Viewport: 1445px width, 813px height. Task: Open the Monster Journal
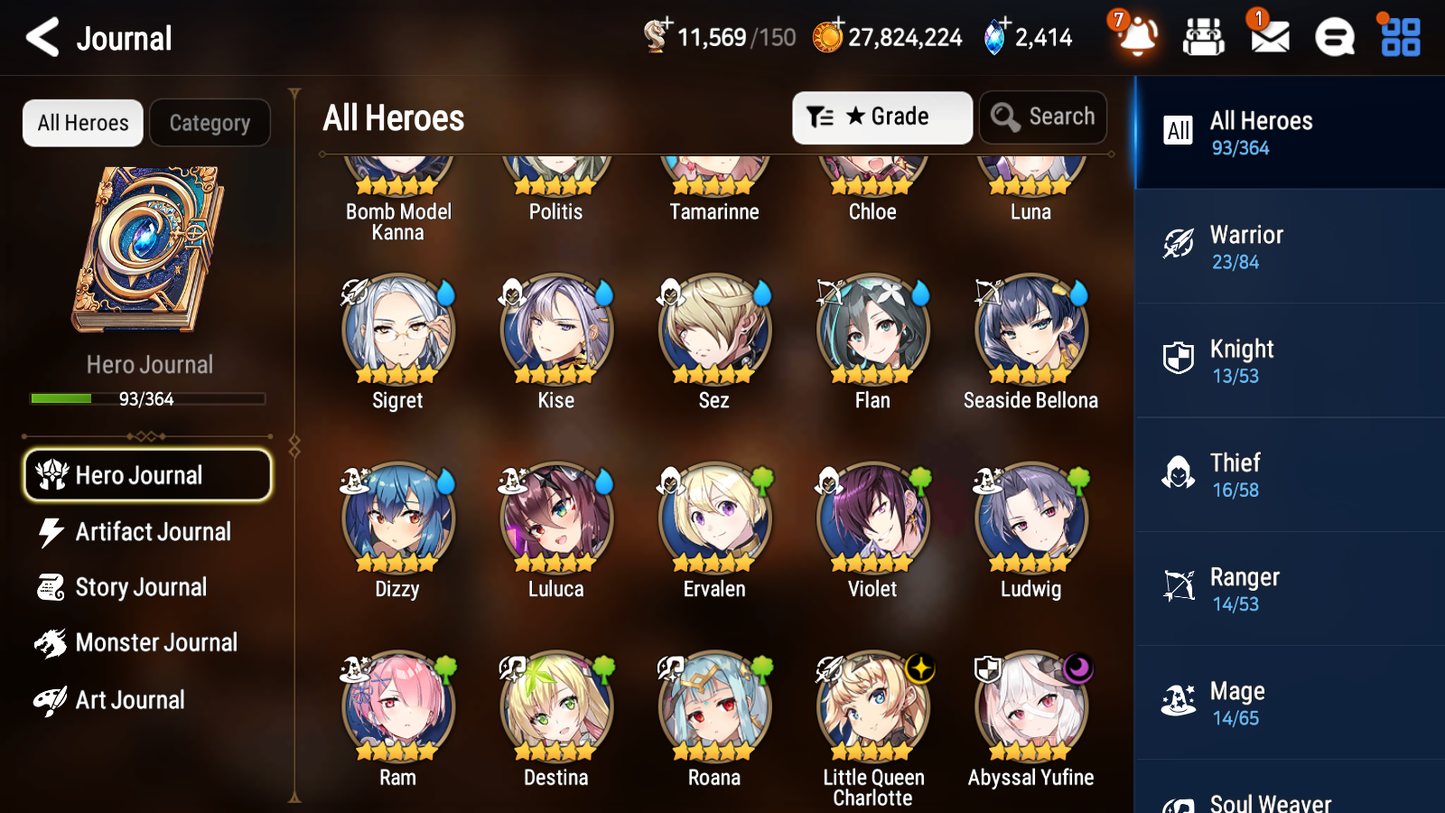(156, 643)
